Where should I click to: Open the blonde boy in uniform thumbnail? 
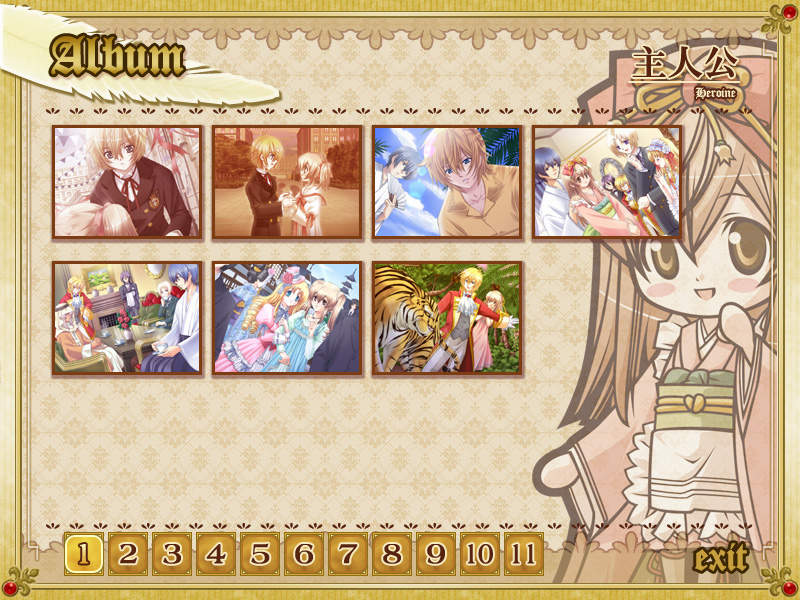coord(127,182)
